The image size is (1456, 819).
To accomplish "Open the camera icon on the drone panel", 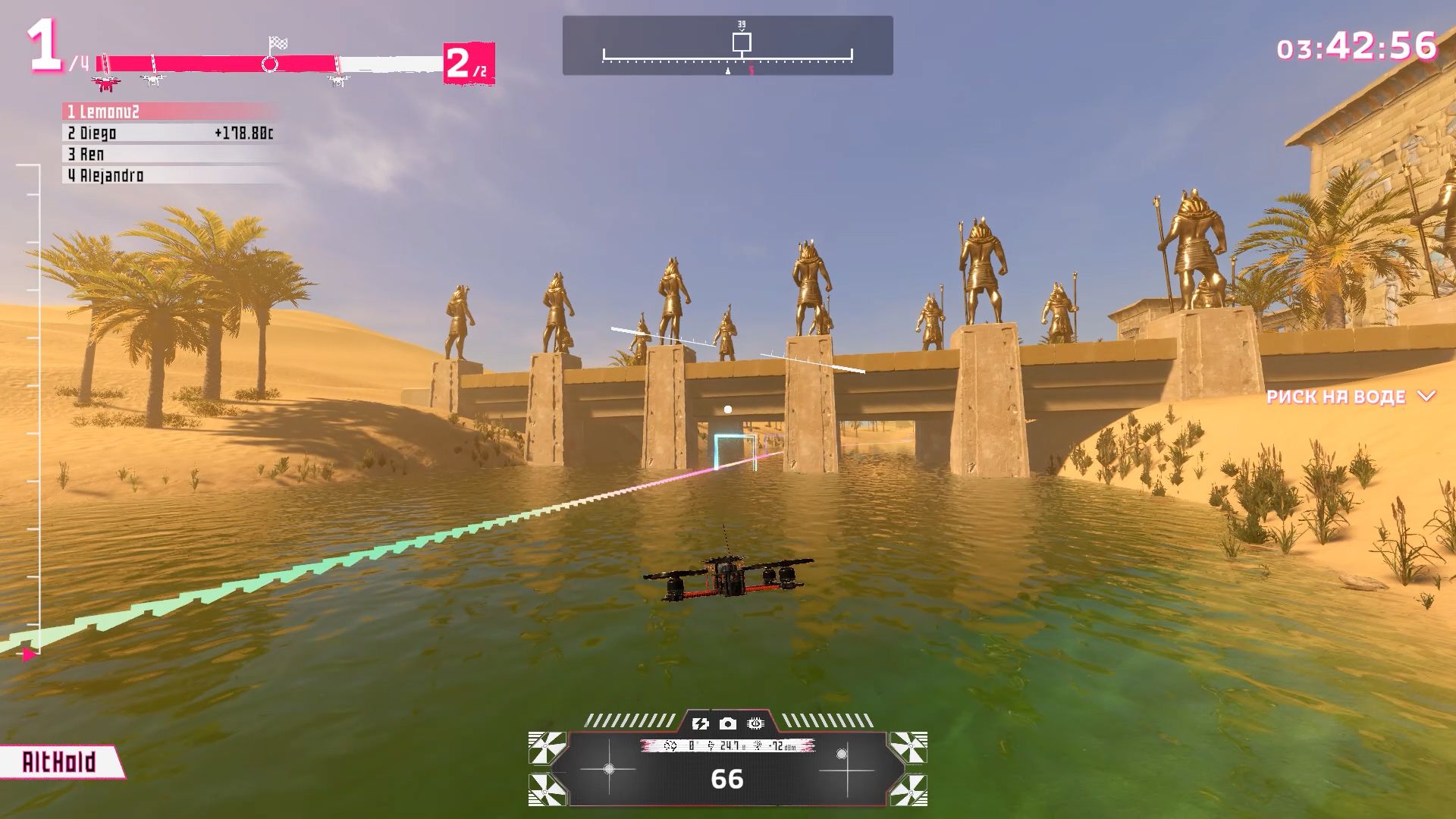I will point(727,723).
